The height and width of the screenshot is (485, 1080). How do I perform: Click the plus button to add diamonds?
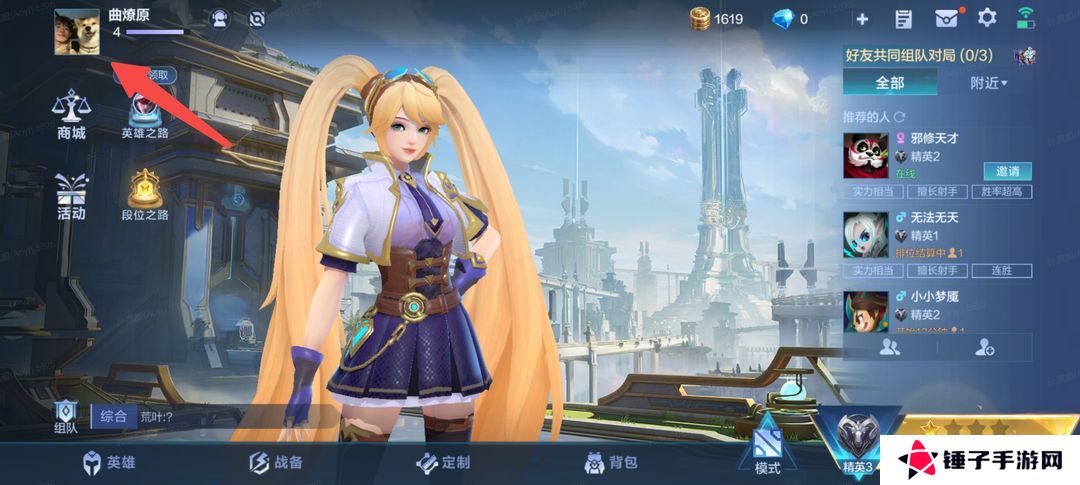coord(862,19)
